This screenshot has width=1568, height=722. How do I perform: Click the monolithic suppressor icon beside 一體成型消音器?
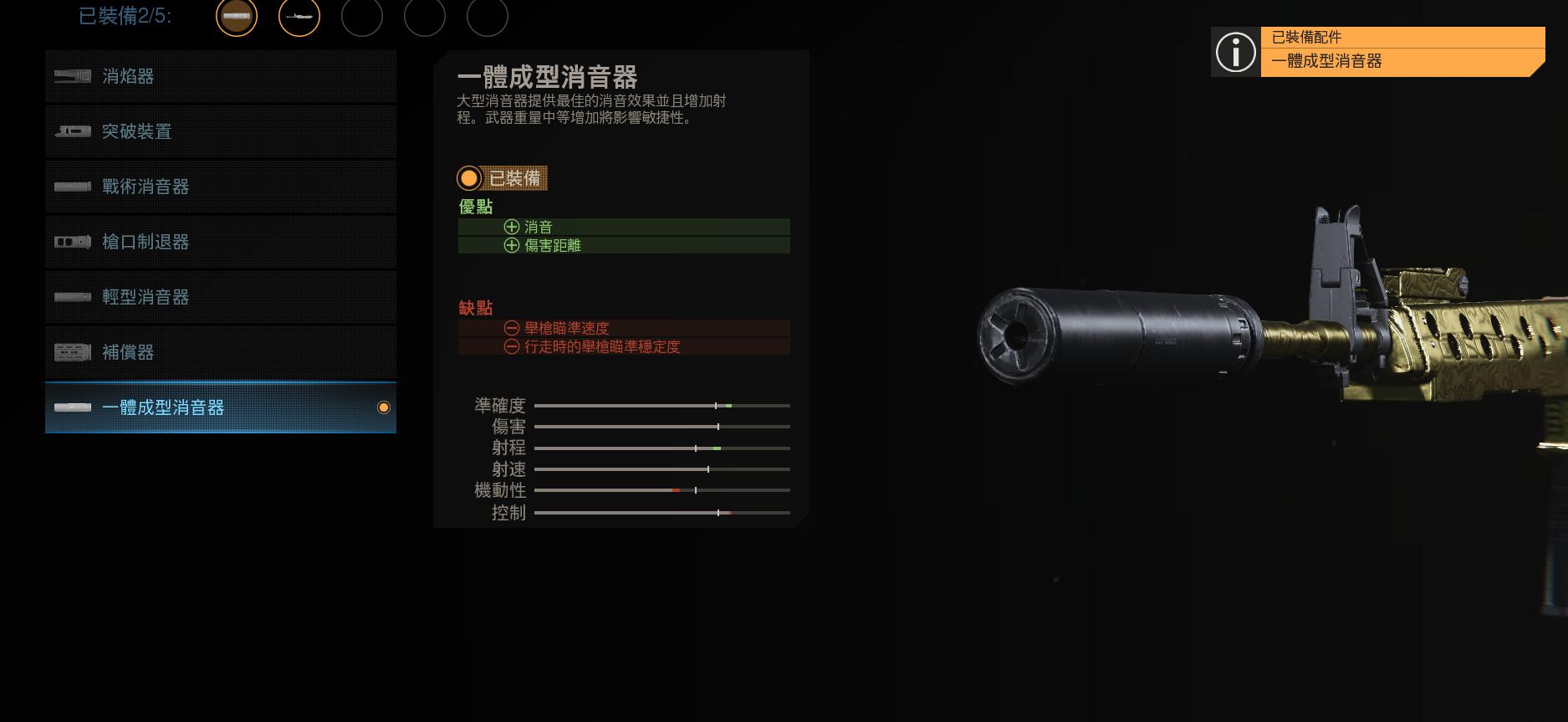click(x=72, y=407)
